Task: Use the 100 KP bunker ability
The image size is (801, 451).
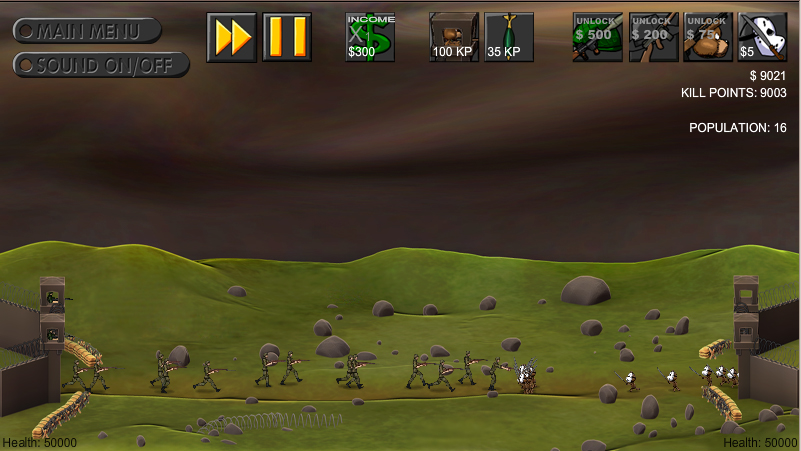Action: 454,37
